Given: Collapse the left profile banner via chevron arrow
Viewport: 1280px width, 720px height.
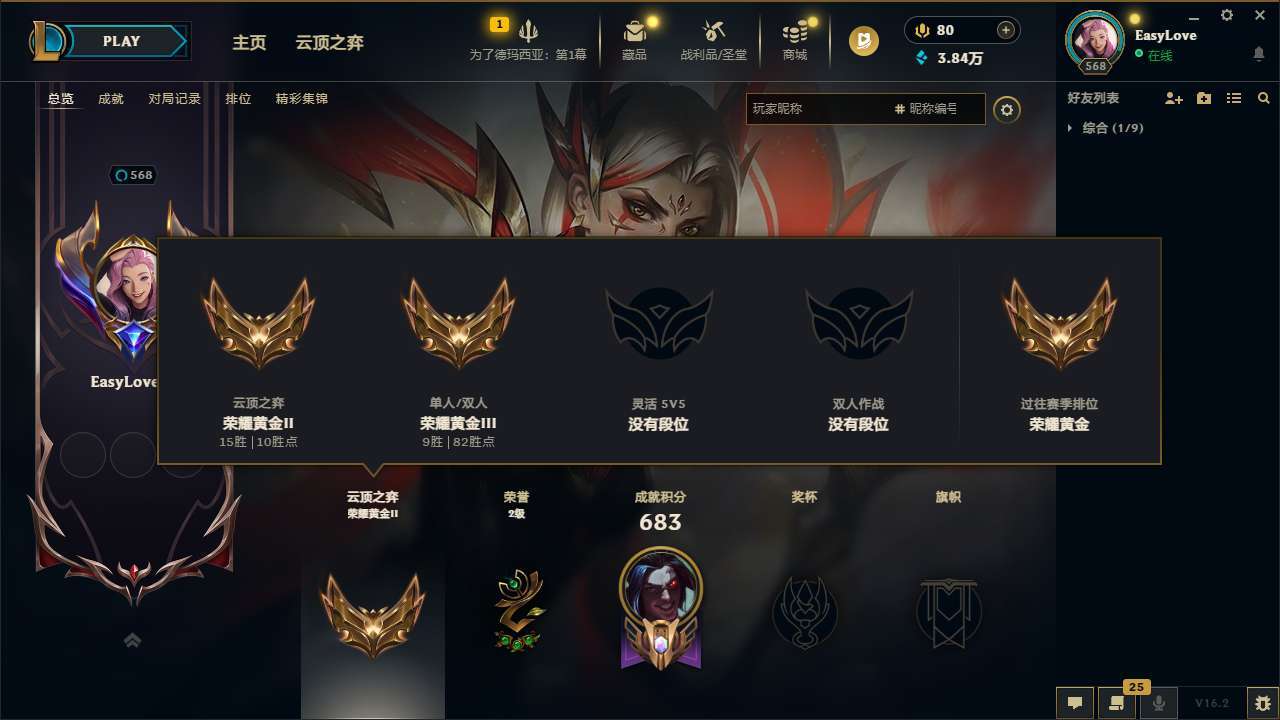Looking at the screenshot, I should tap(132, 640).
